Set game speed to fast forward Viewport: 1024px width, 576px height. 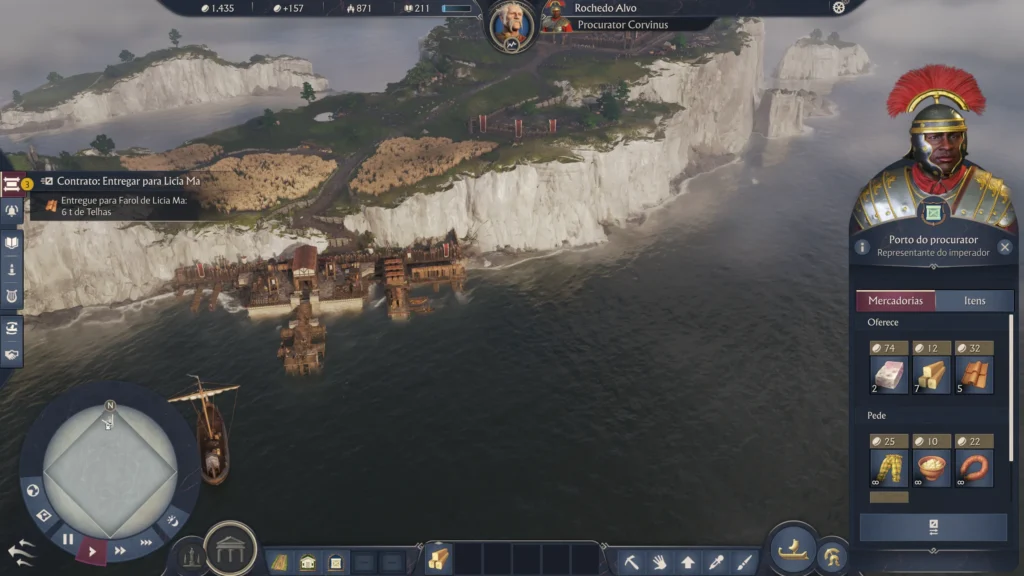[120, 550]
